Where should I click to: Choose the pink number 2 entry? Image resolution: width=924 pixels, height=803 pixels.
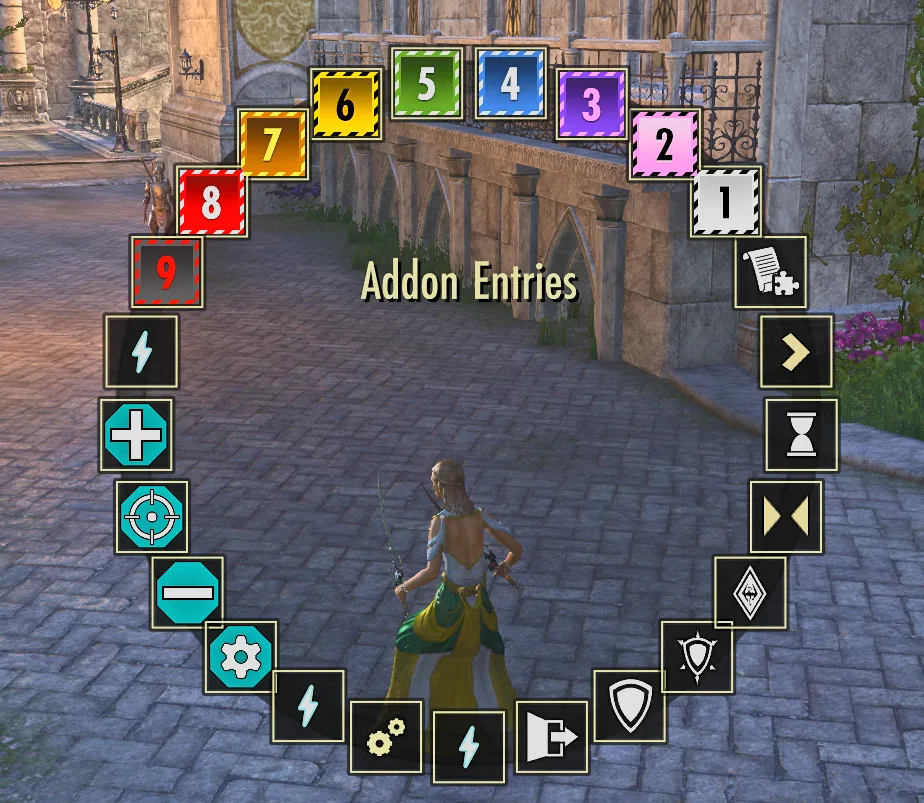pyautogui.click(x=665, y=145)
